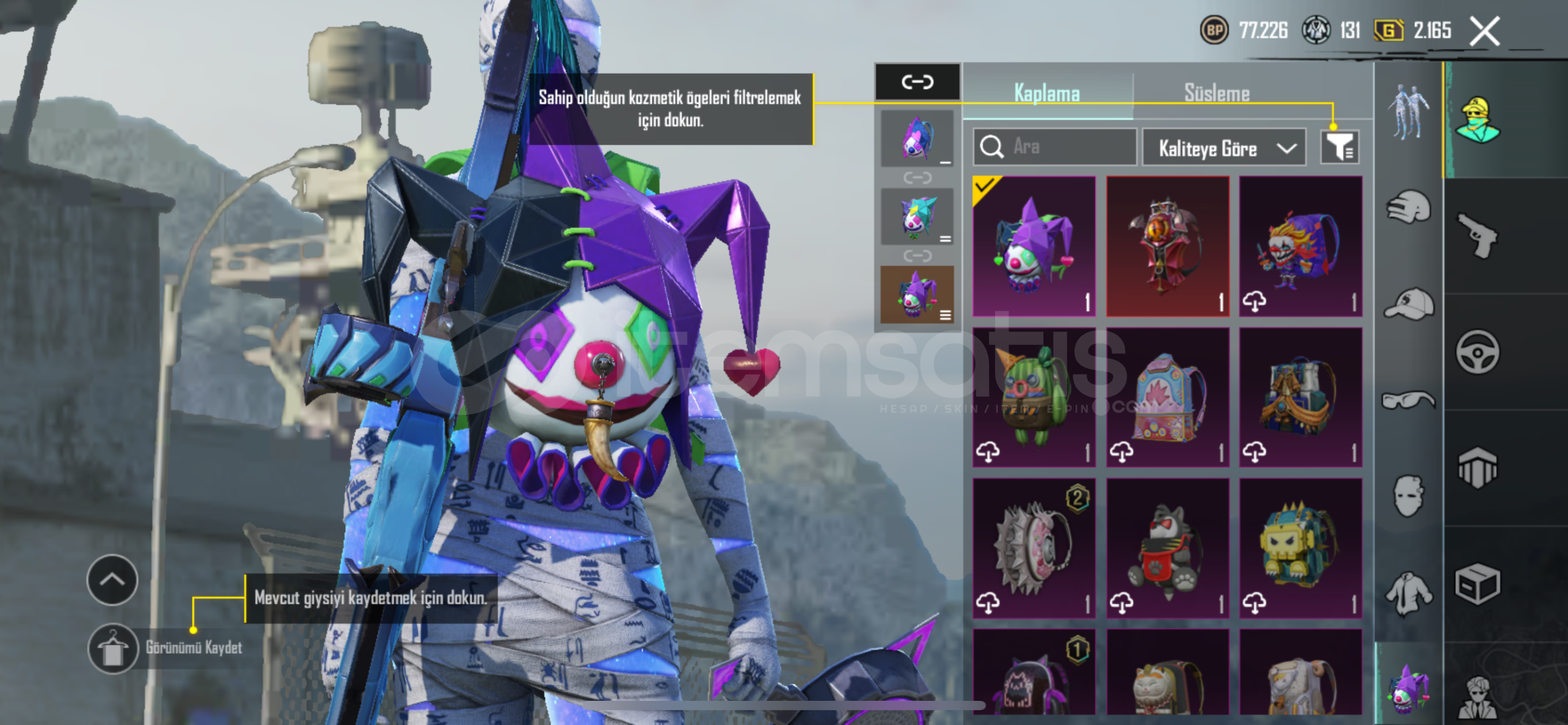
Task: Choose the yellow robot backpack skin
Action: pos(1300,548)
